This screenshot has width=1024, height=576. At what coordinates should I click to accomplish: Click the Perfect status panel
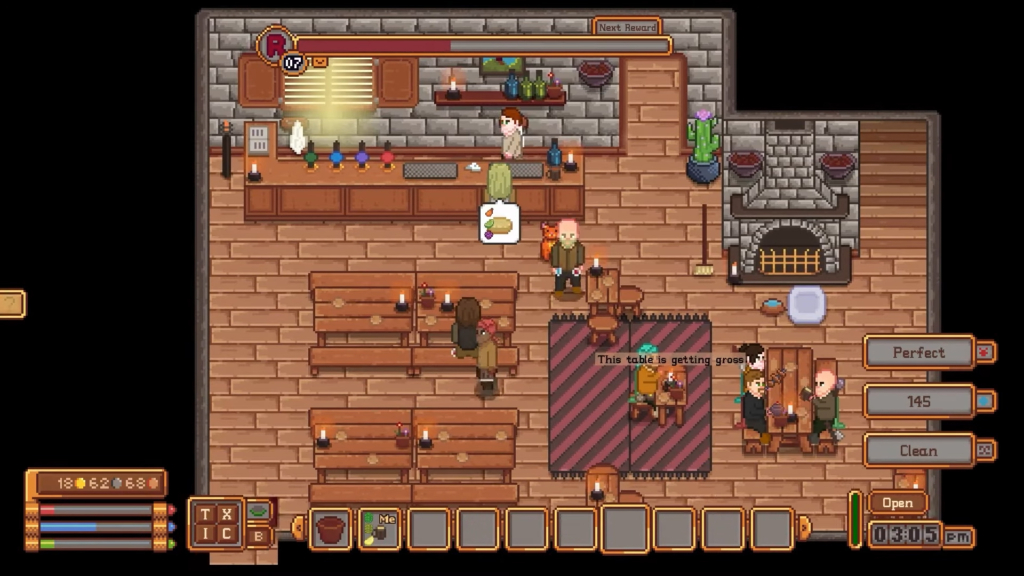point(919,352)
